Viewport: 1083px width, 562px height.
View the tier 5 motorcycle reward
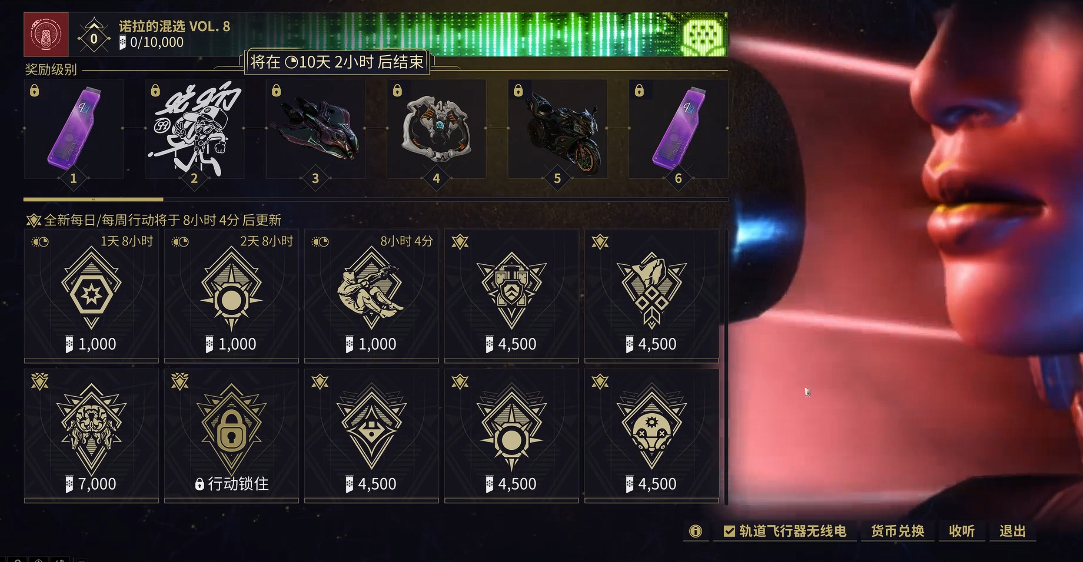click(558, 130)
